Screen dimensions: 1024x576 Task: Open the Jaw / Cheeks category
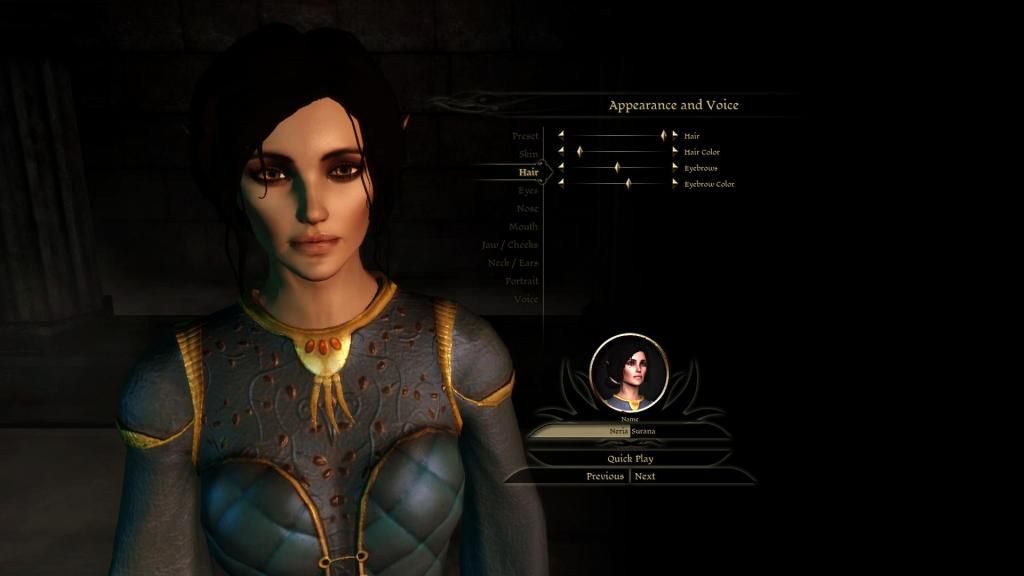(510, 245)
